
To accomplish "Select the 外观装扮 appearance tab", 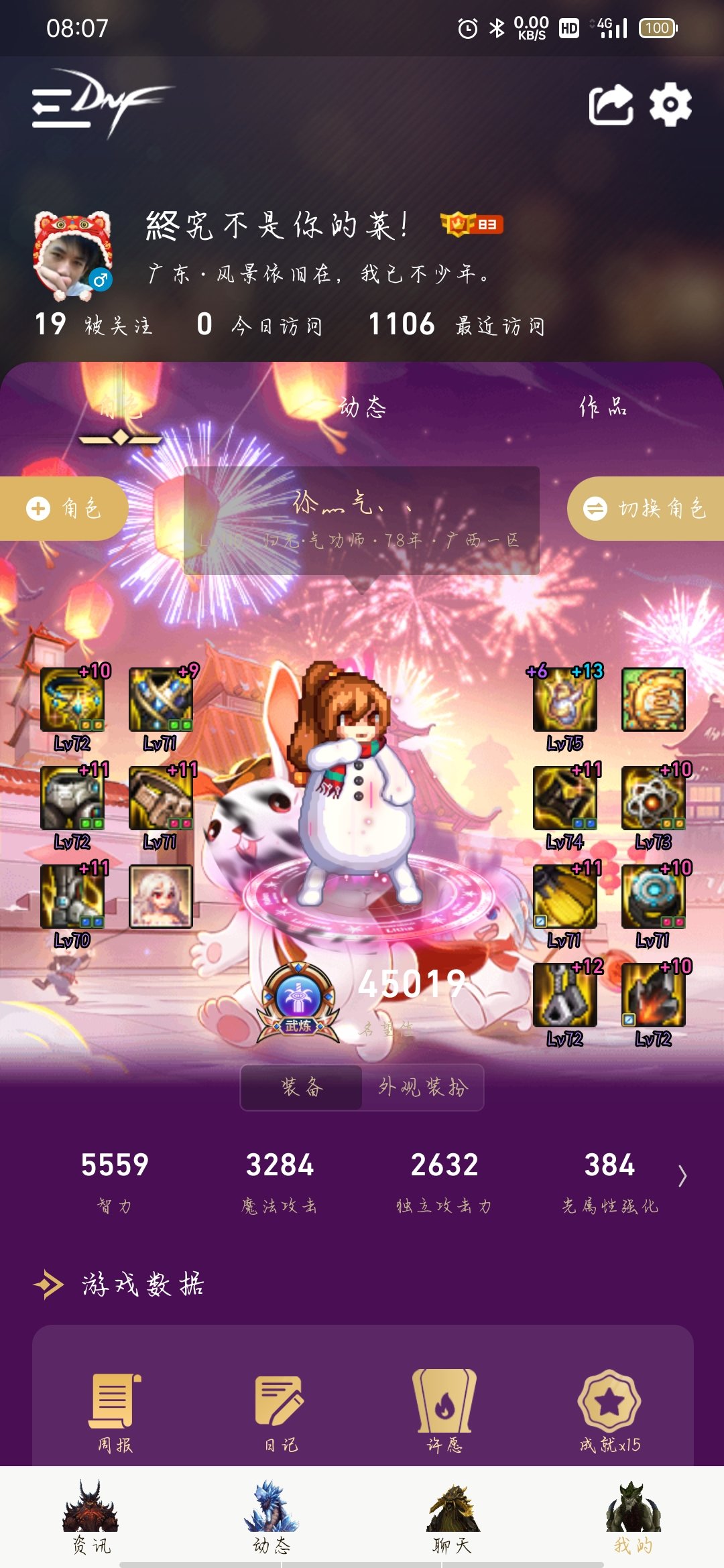I will 422,1087.
